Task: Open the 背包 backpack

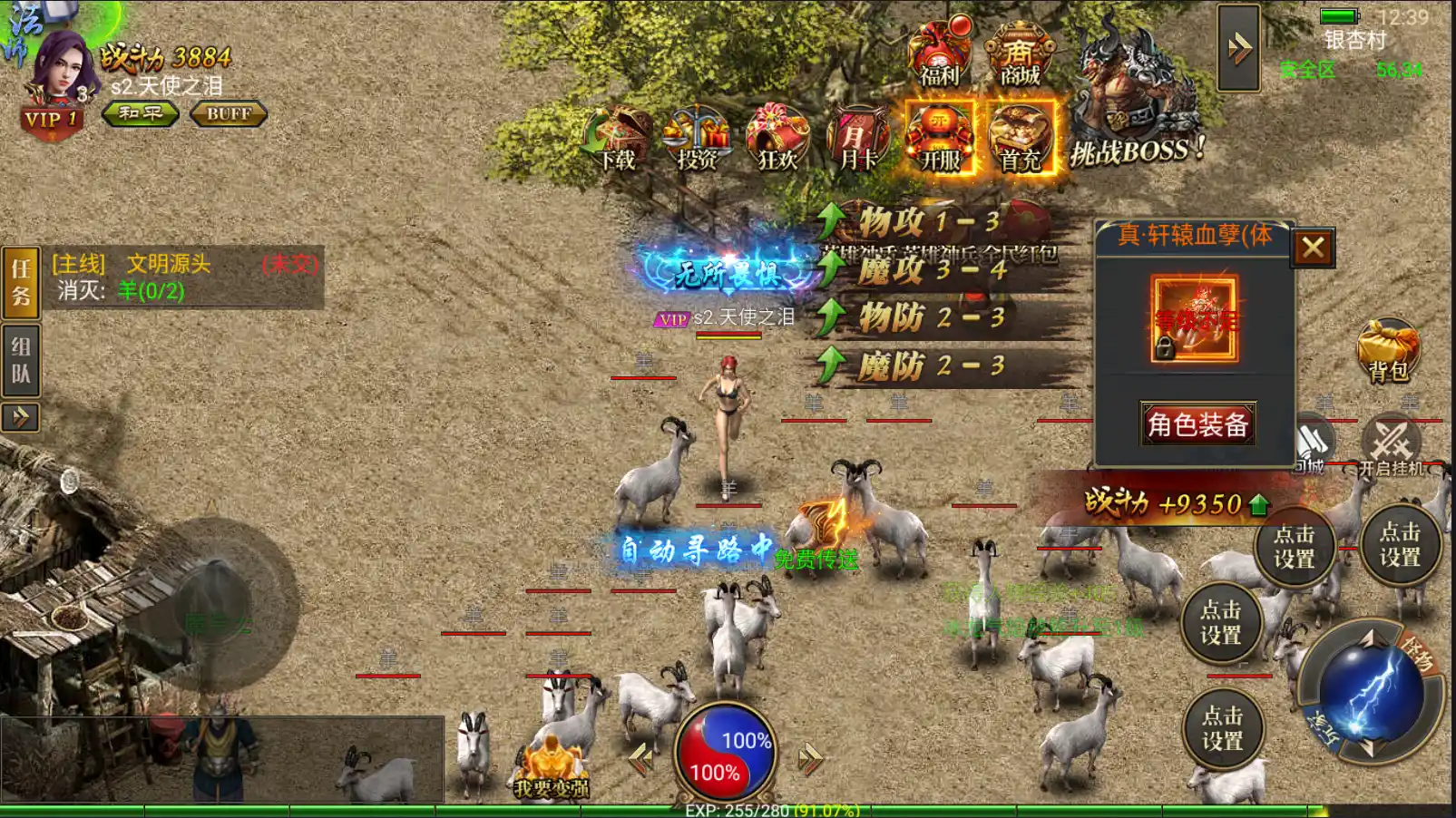Action: point(1388,350)
